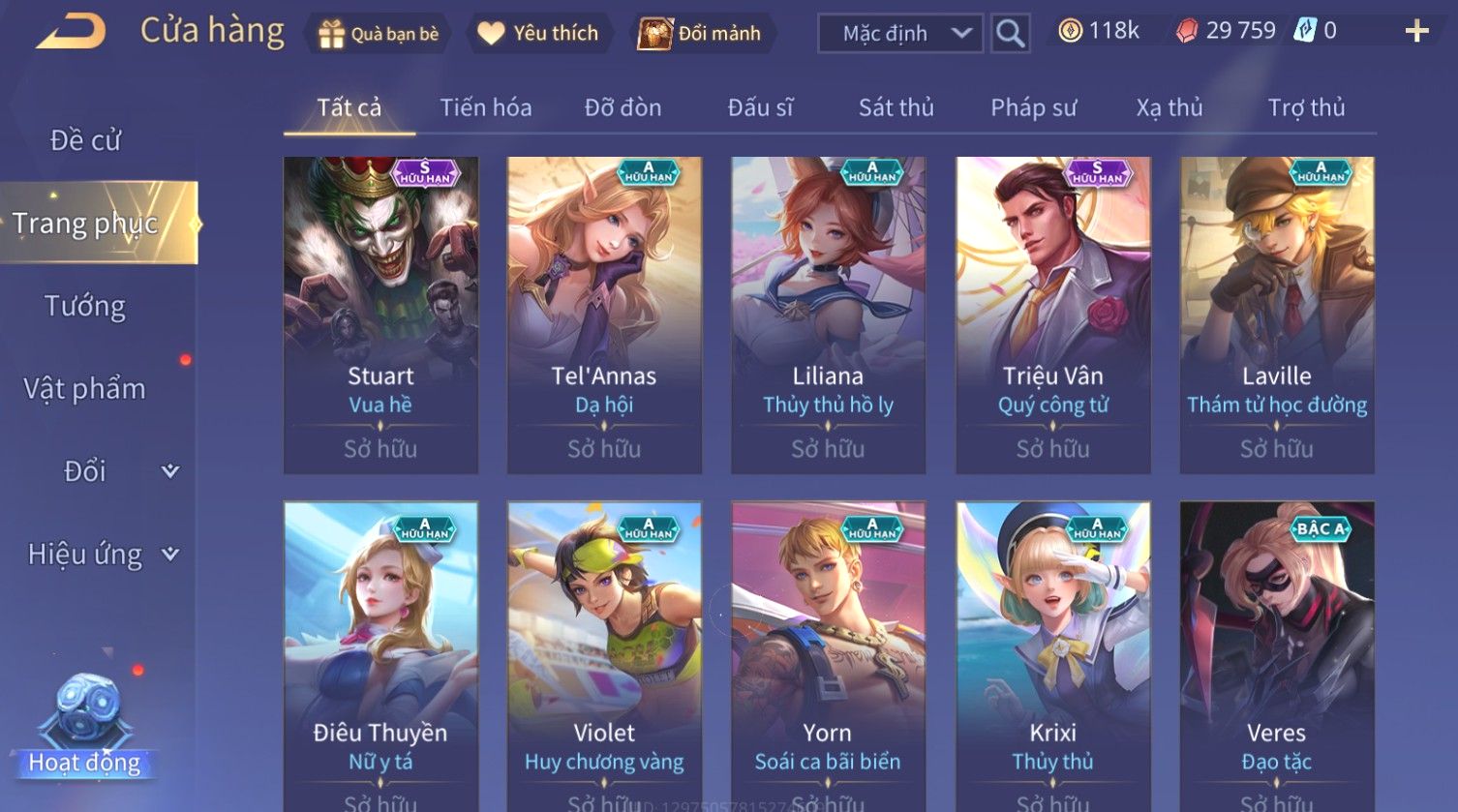Switch to the Sát thủ tab
The image size is (1458, 812).
coord(896,107)
